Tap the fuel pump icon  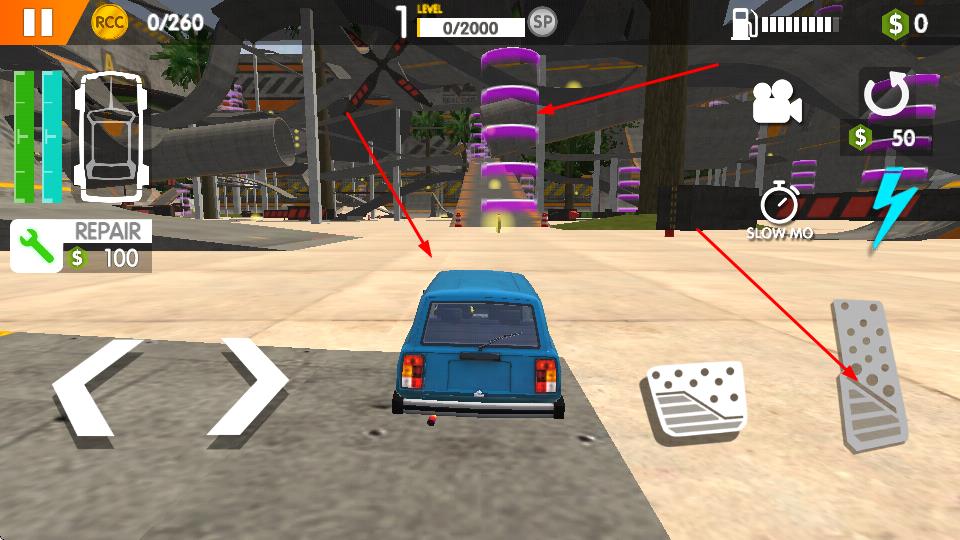pos(743,23)
